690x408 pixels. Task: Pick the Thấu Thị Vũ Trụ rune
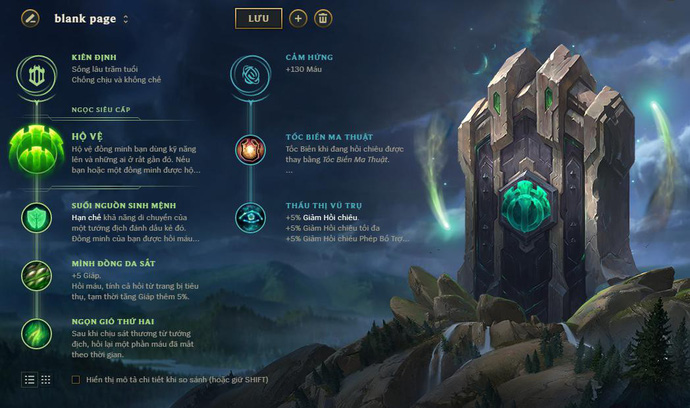[250, 217]
